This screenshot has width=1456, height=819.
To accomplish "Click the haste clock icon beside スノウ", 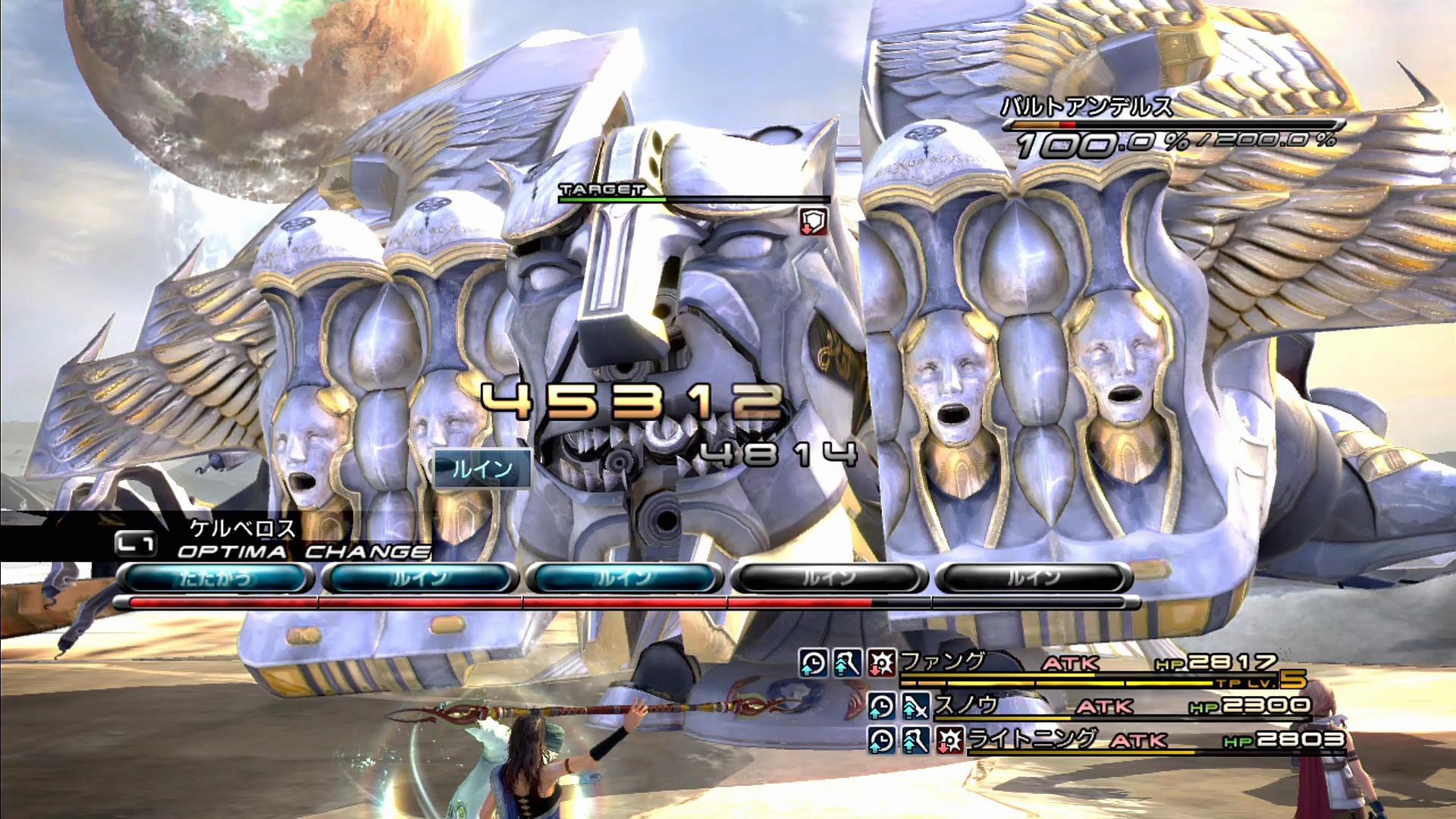I will coord(880,707).
